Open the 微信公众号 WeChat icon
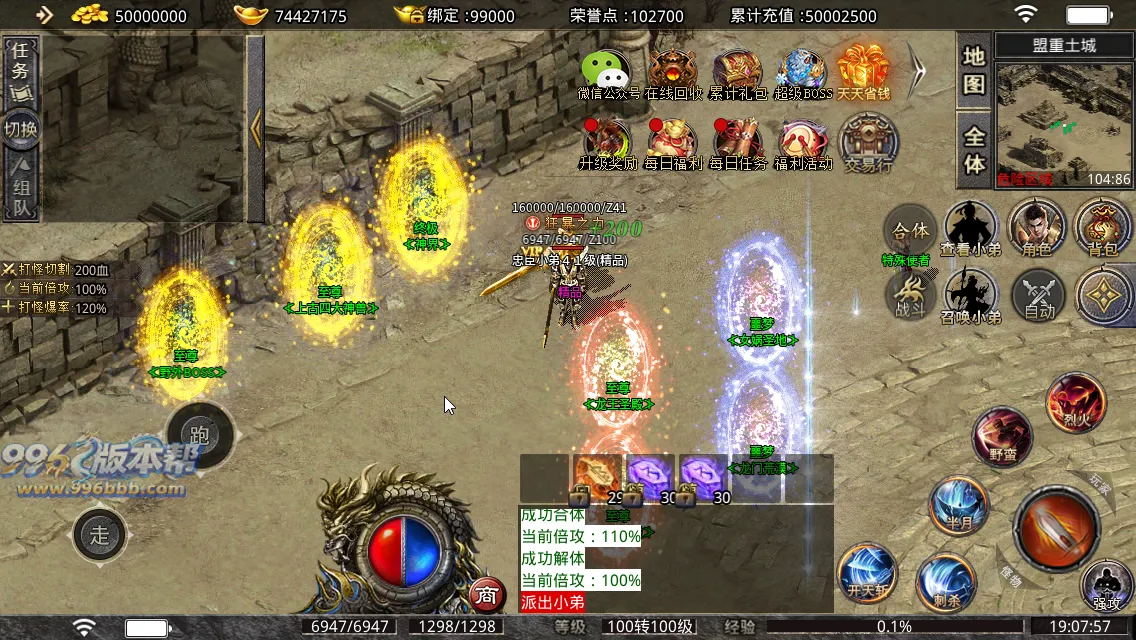1136x640 pixels. point(608,73)
